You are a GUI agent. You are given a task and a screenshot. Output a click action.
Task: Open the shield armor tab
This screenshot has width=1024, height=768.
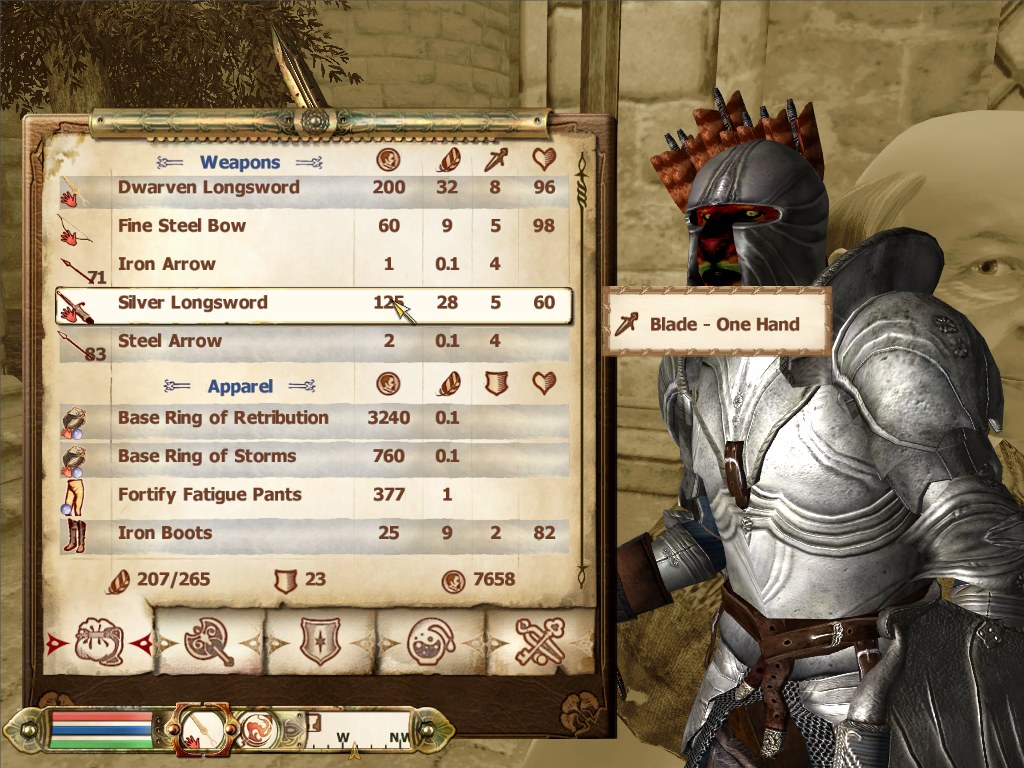tap(320, 641)
